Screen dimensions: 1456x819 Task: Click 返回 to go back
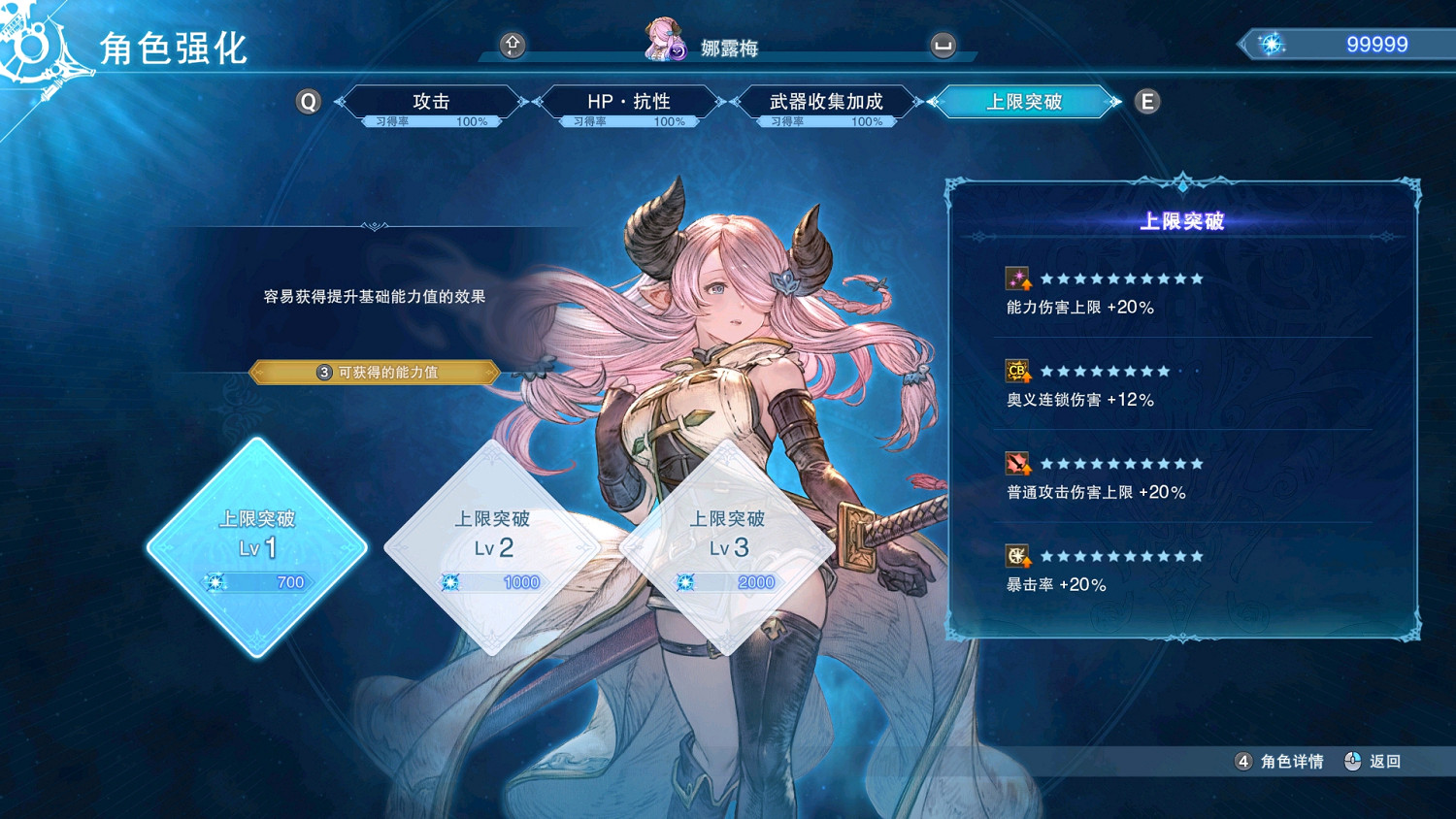pyautogui.click(x=1385, y=762)
